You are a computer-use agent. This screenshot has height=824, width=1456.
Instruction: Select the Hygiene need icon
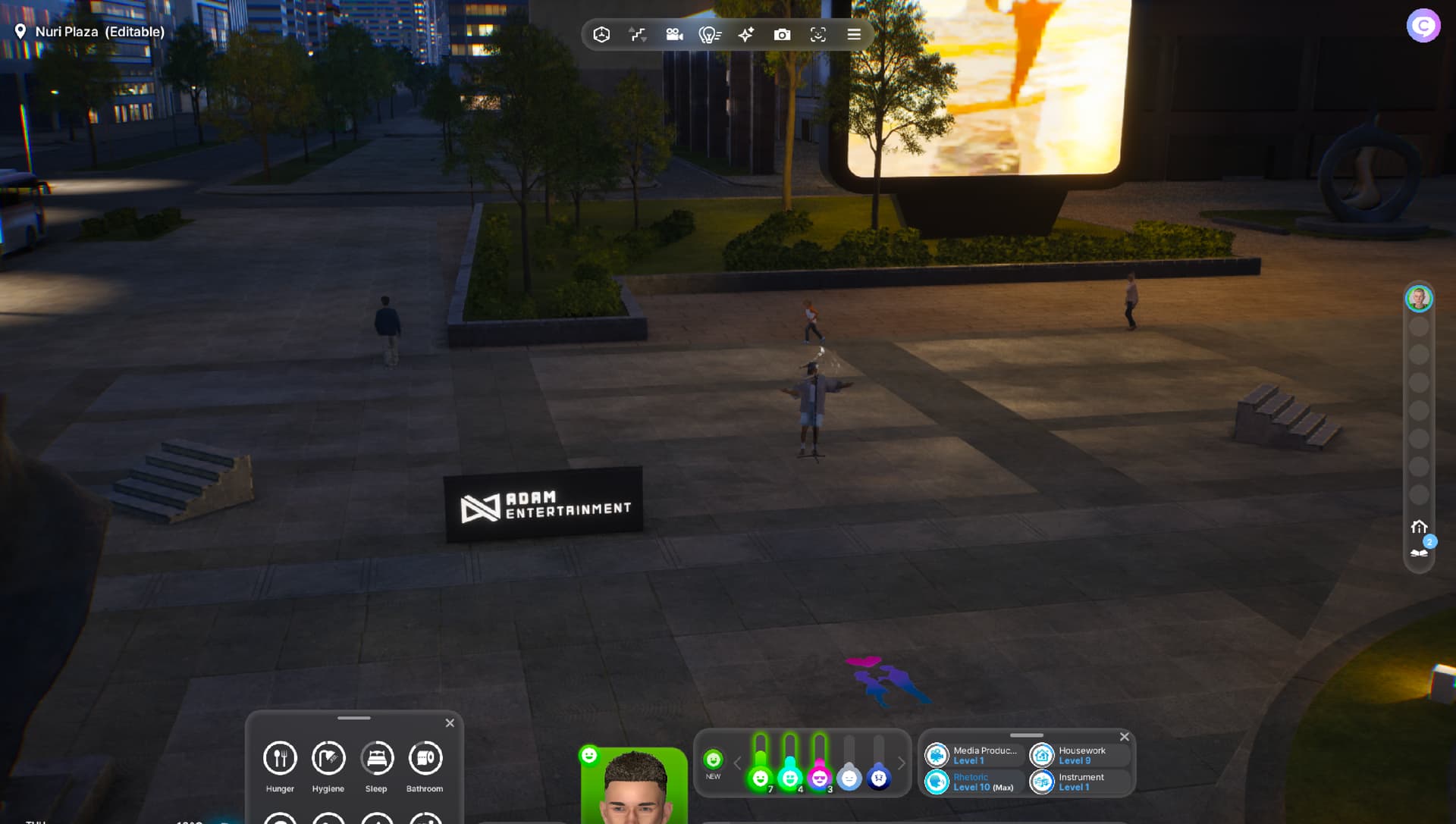328,758
